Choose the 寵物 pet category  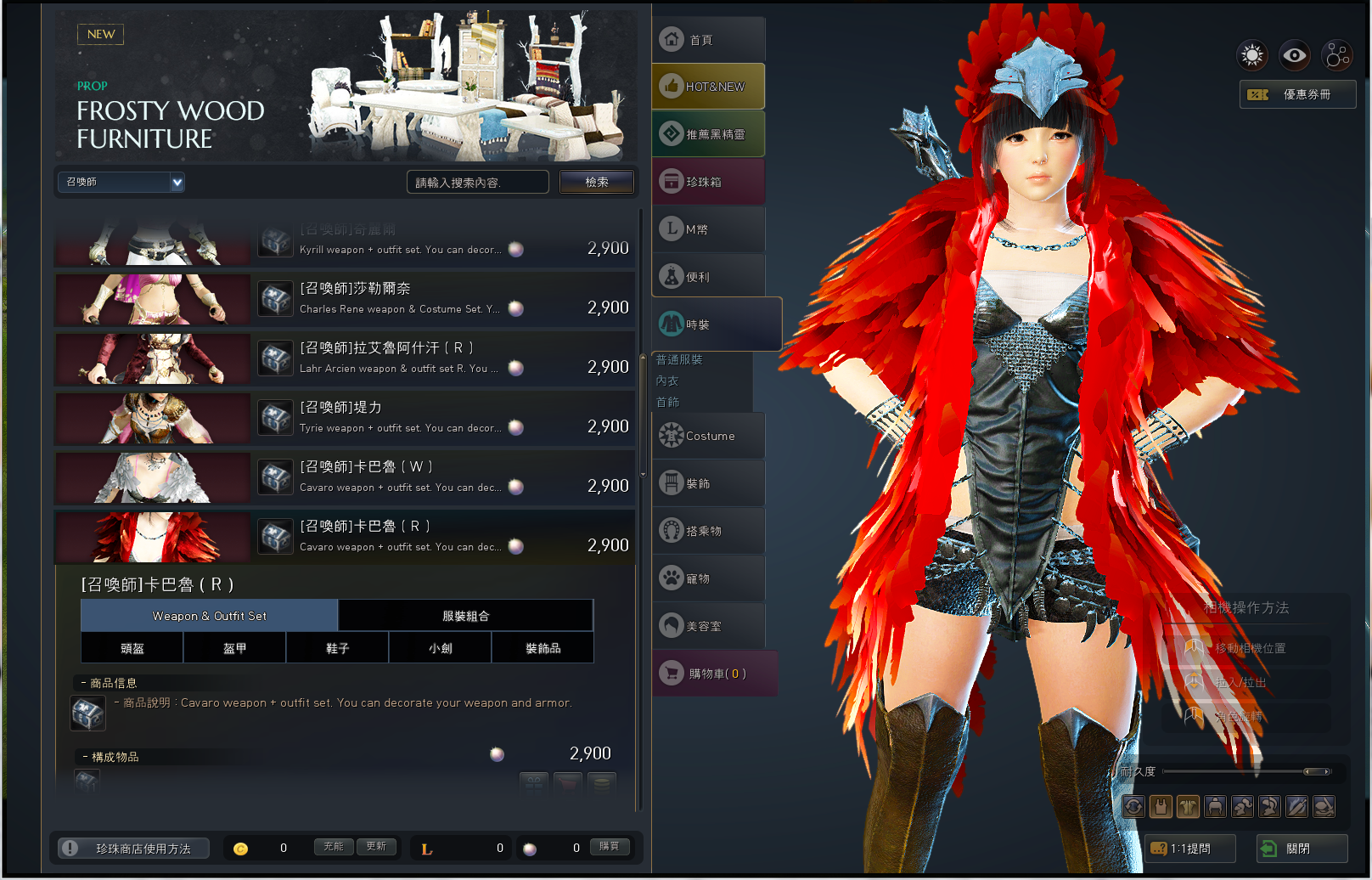click(x=708, y=578)
